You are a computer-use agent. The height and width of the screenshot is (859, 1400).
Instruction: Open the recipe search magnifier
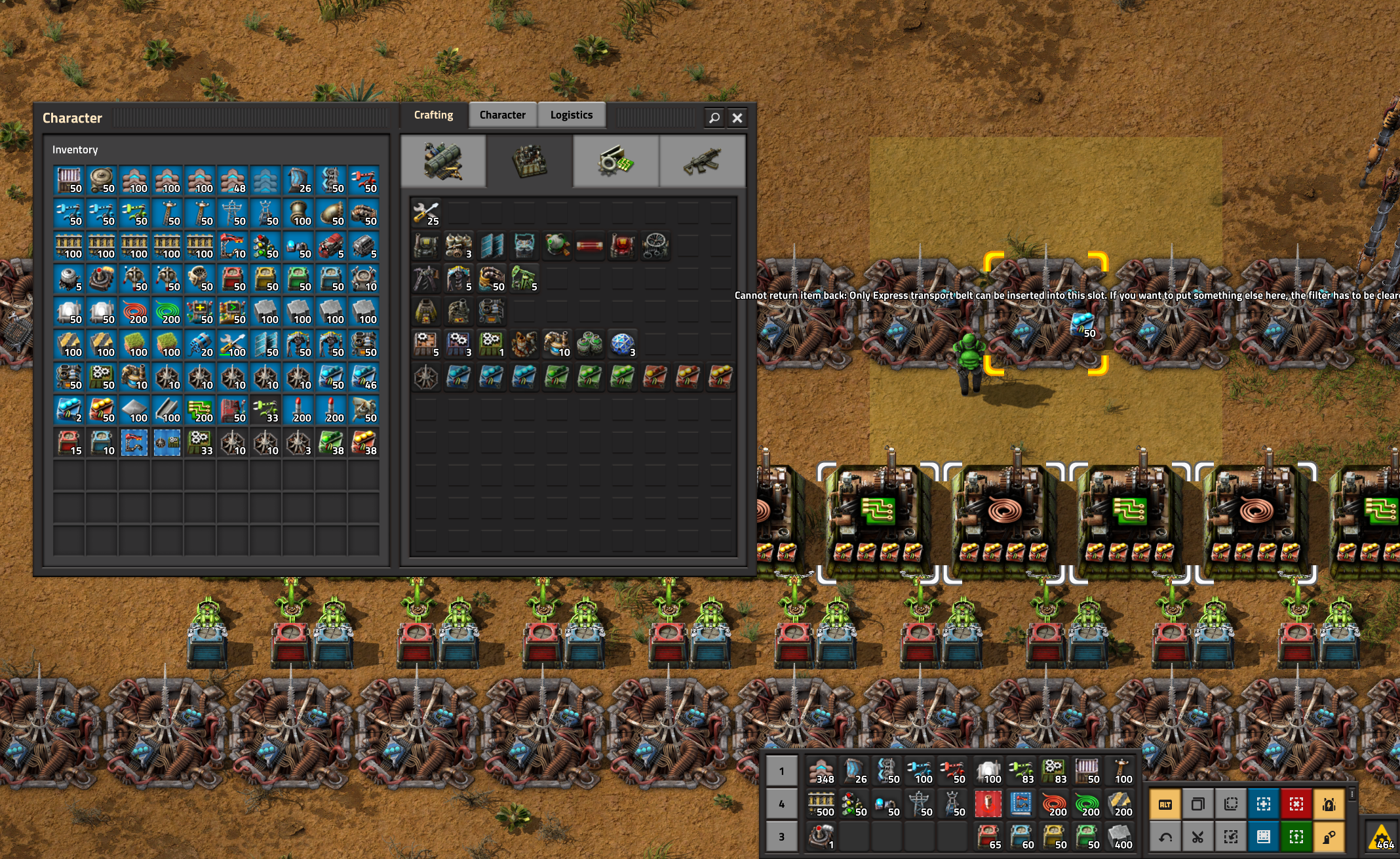click(x=714, y=118)
